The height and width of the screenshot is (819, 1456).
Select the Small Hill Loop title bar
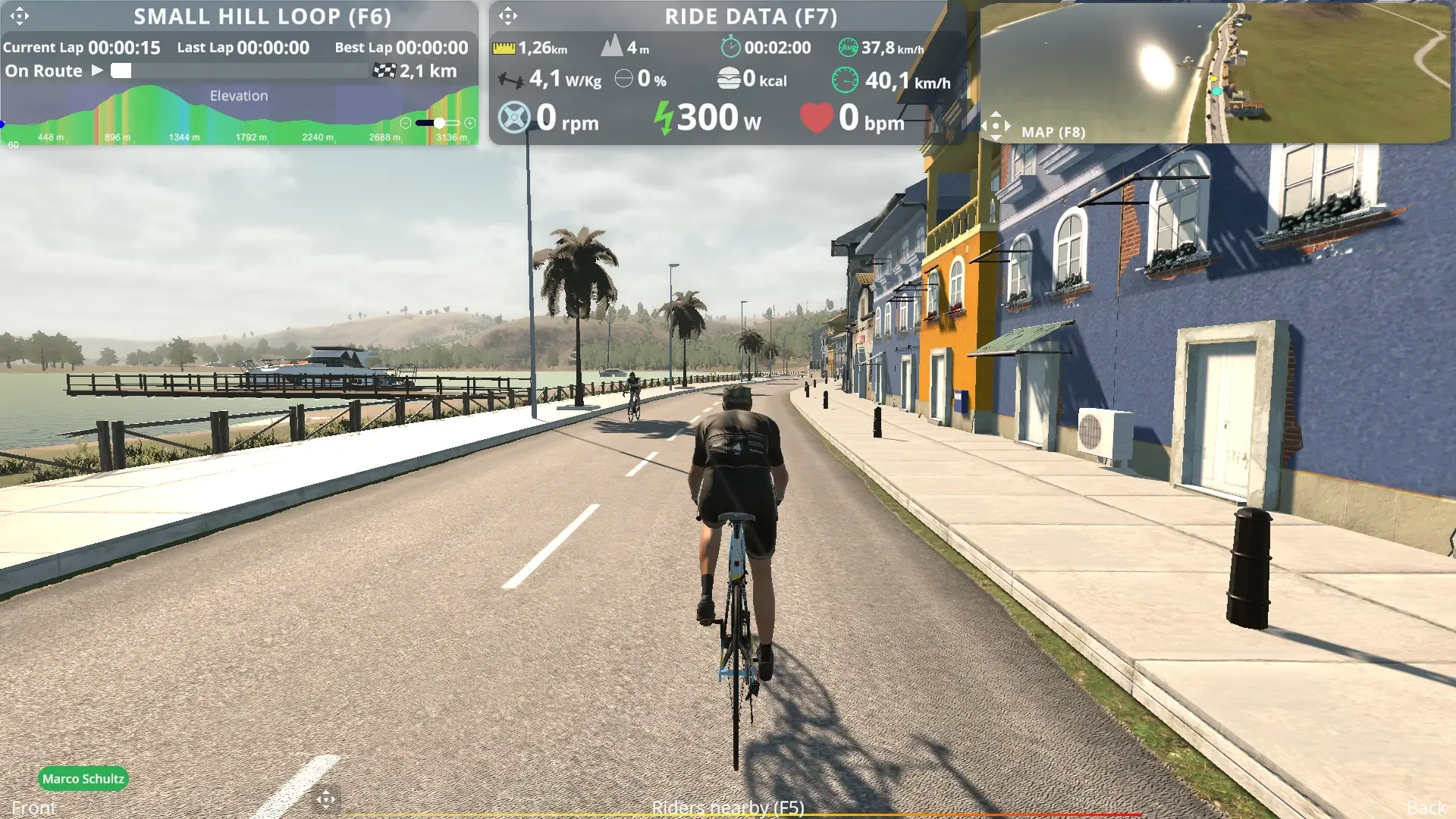click(x=262, y=16)
